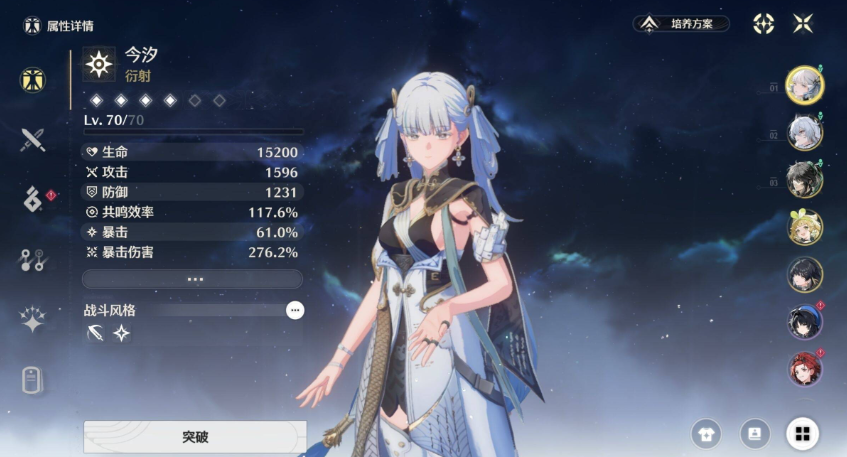Expand the full stats list with the ellipsis bar

point(192,279)
